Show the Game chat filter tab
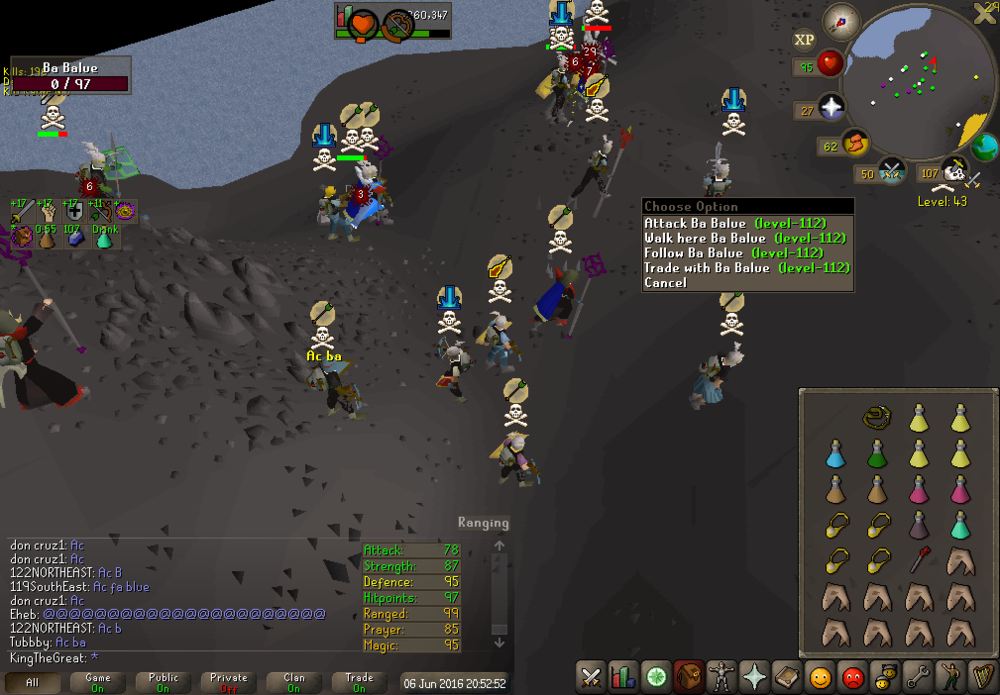 (x=98, y=683)
